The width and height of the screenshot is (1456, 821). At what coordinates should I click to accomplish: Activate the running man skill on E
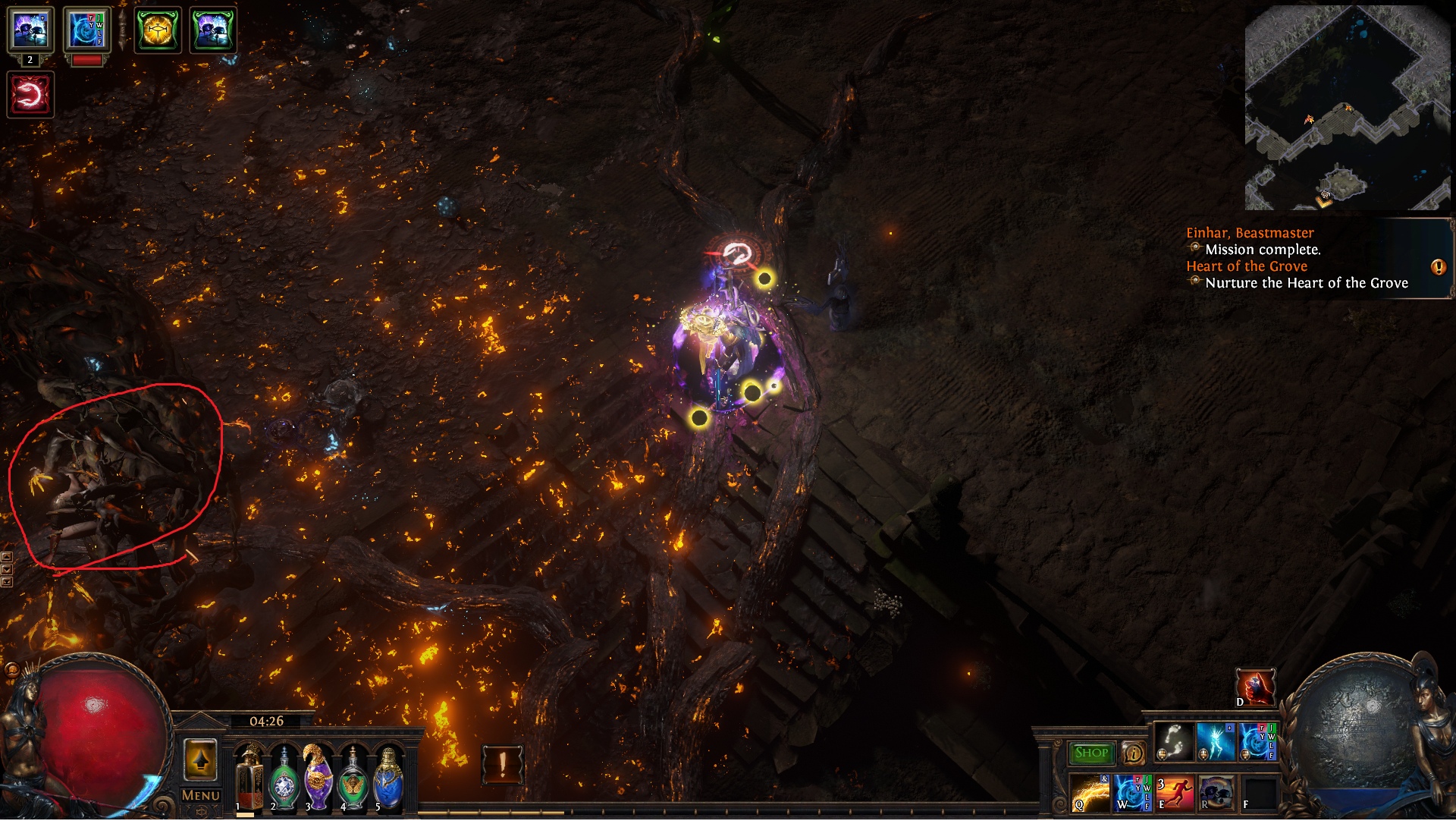1175,794
